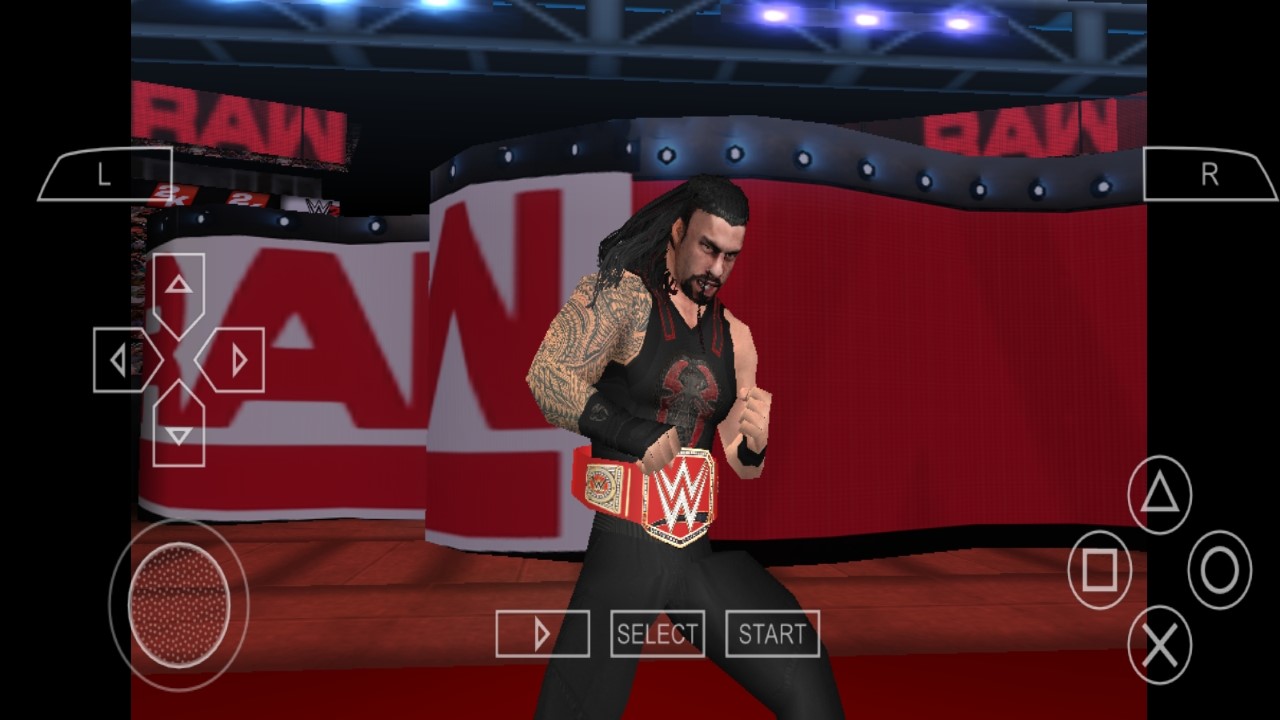The height and width of the screenshot is (720, 1280).
Task: Tap the D-pad right arrow
Action: tap(236, 360)
